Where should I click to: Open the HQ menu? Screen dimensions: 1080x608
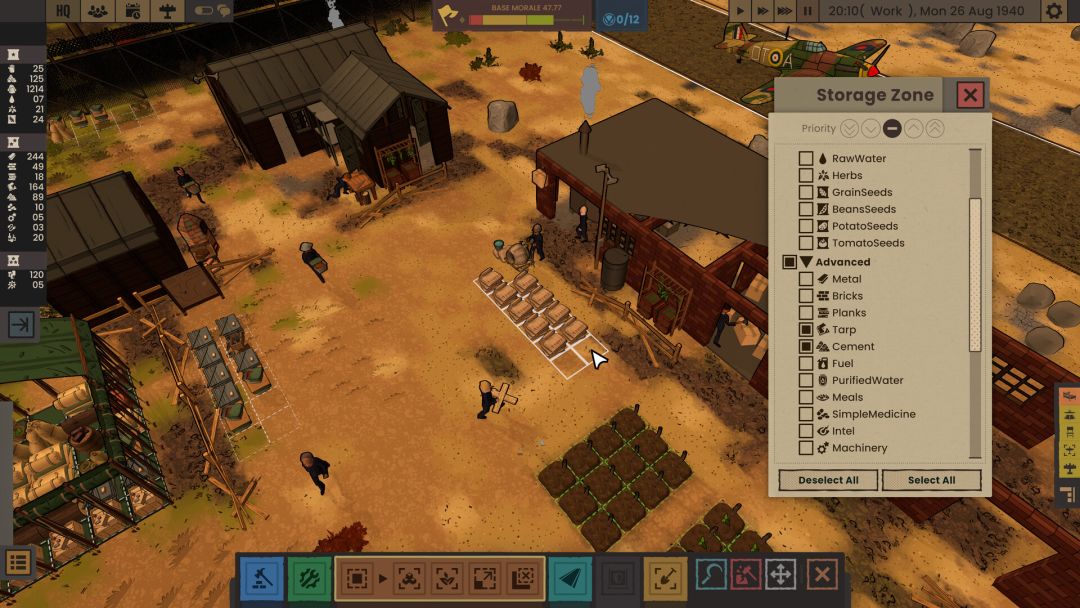[62, 11]
